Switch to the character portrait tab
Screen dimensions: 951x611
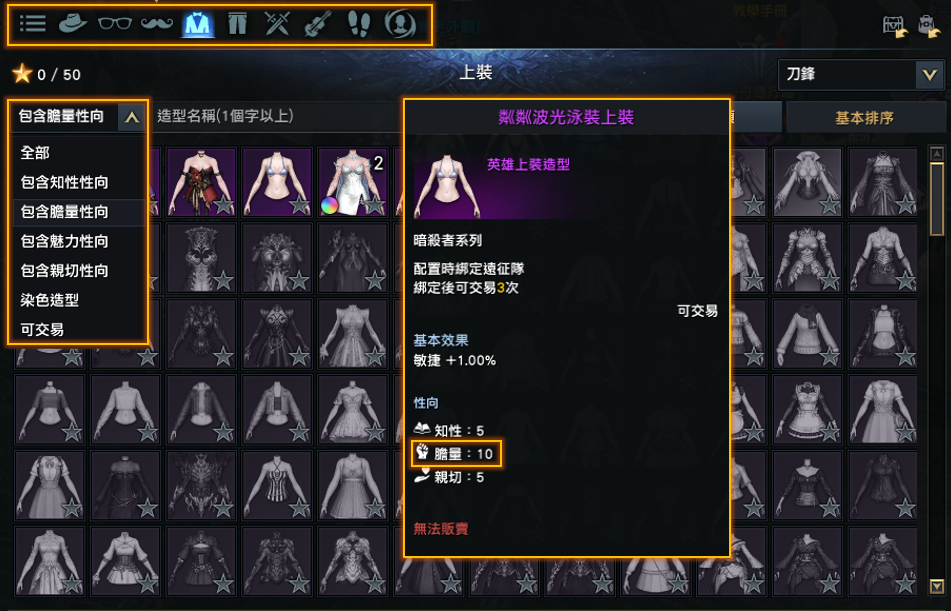tap(401, 24)
